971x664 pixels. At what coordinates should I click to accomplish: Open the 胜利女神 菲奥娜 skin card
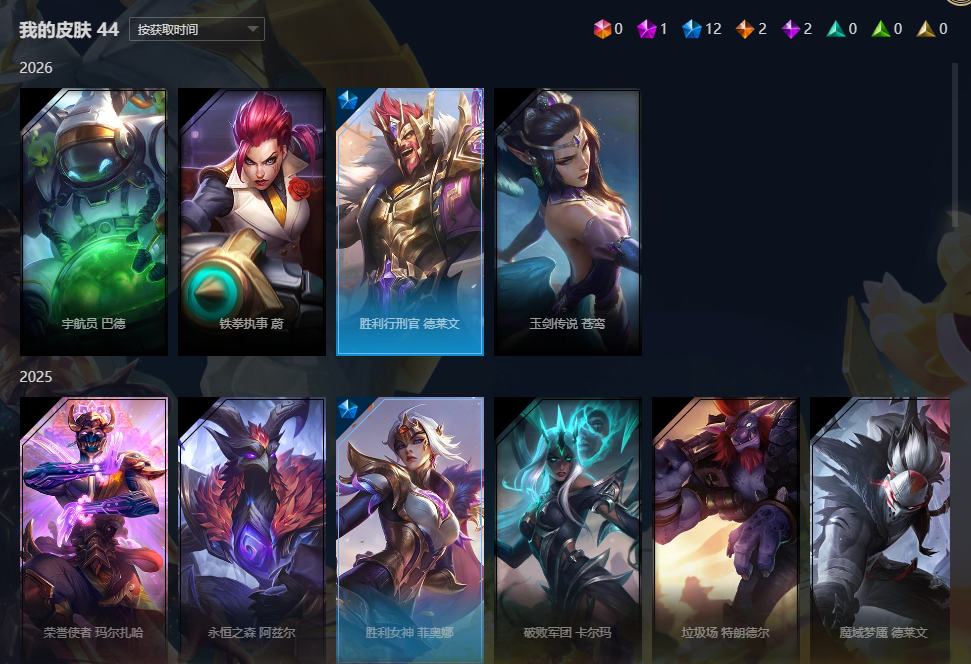point(410,528)
